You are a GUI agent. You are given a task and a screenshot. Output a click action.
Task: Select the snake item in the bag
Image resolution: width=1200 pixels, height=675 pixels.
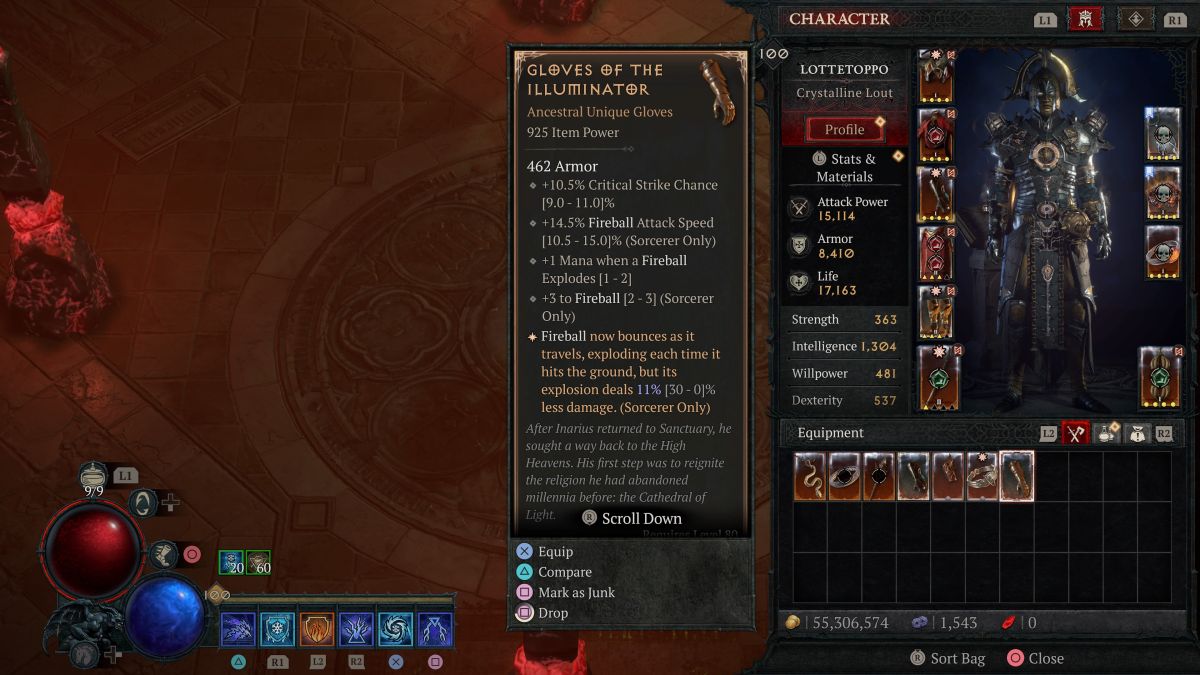pyautogui.click(x=811, y=476)
